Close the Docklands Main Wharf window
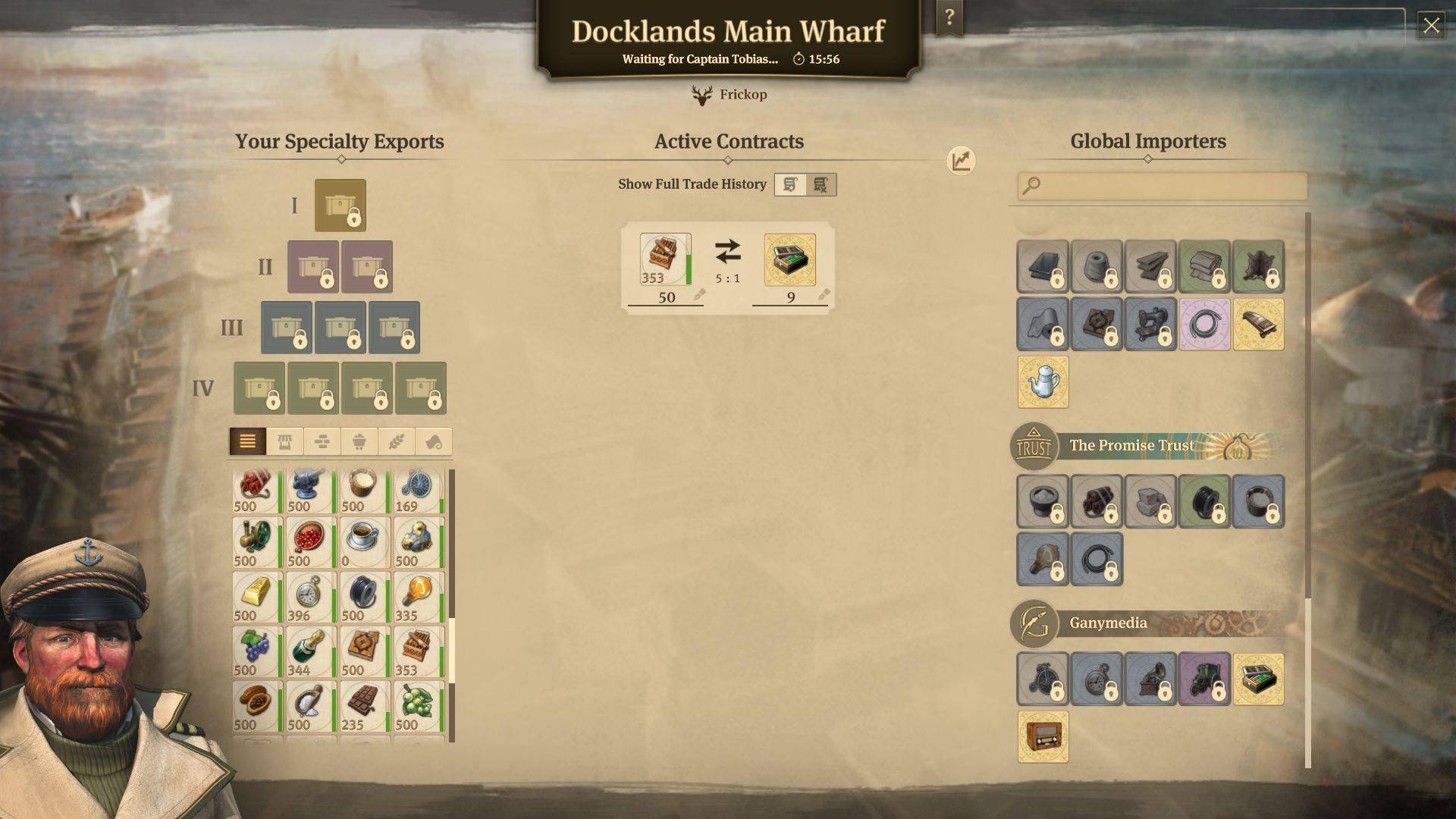Image resolution: width=1456 pixels, height=819 pixels. click(1431, 26)
